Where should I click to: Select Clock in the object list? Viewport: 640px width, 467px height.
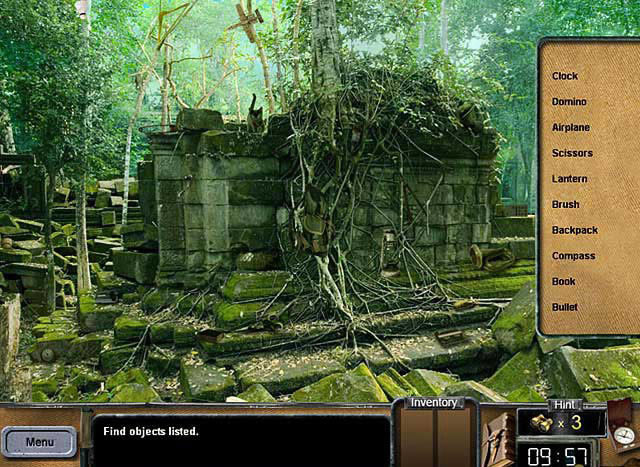[565, 76]
